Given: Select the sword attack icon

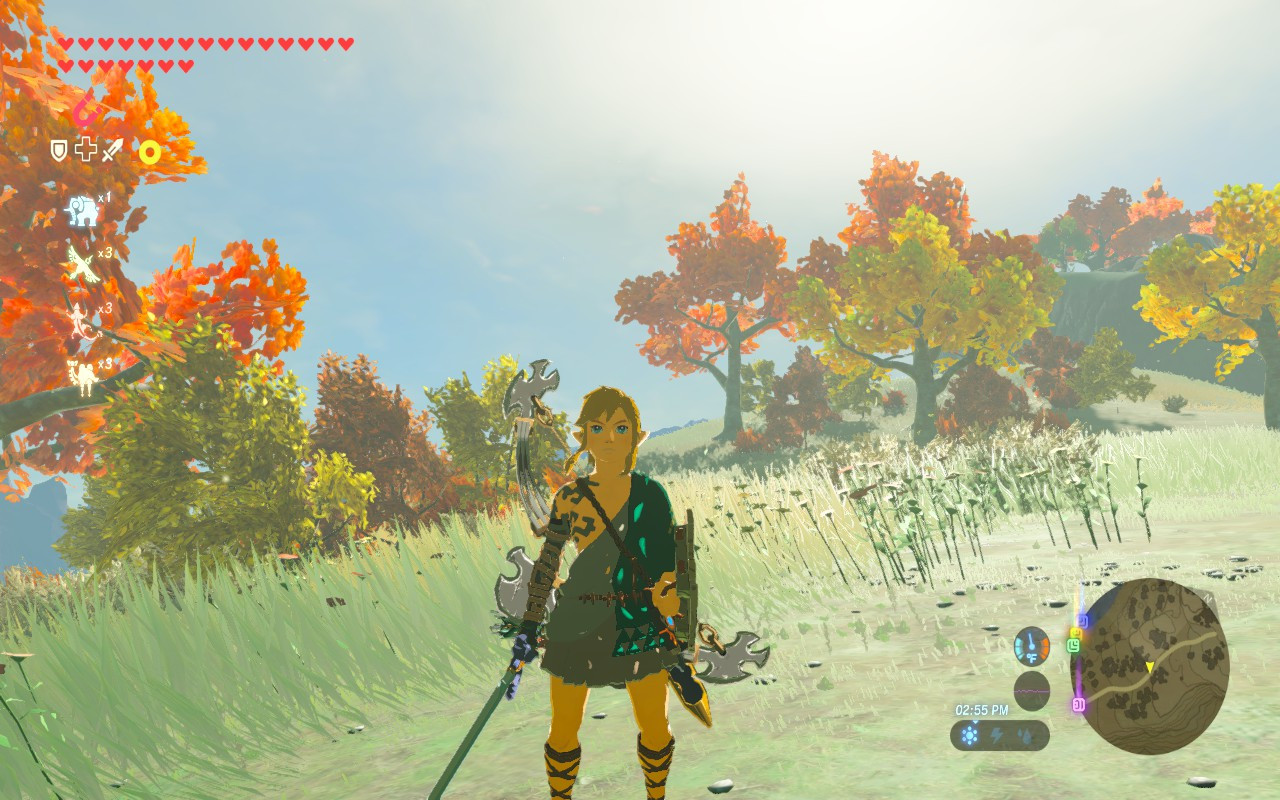Looking at the screenshot, I should (111, 152).
